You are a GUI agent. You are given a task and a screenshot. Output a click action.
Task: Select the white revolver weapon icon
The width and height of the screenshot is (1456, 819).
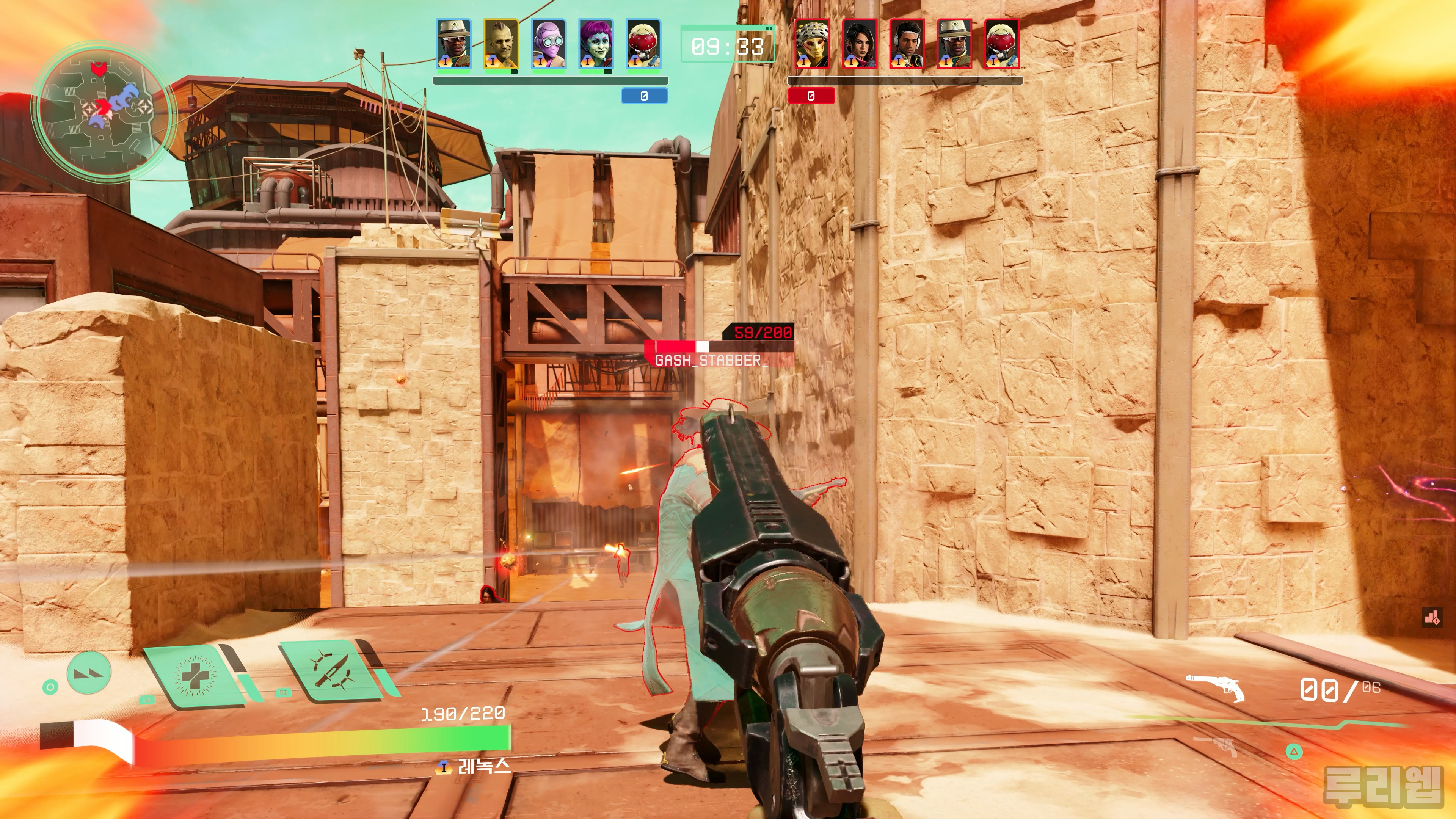click(x=1215, y=687)
